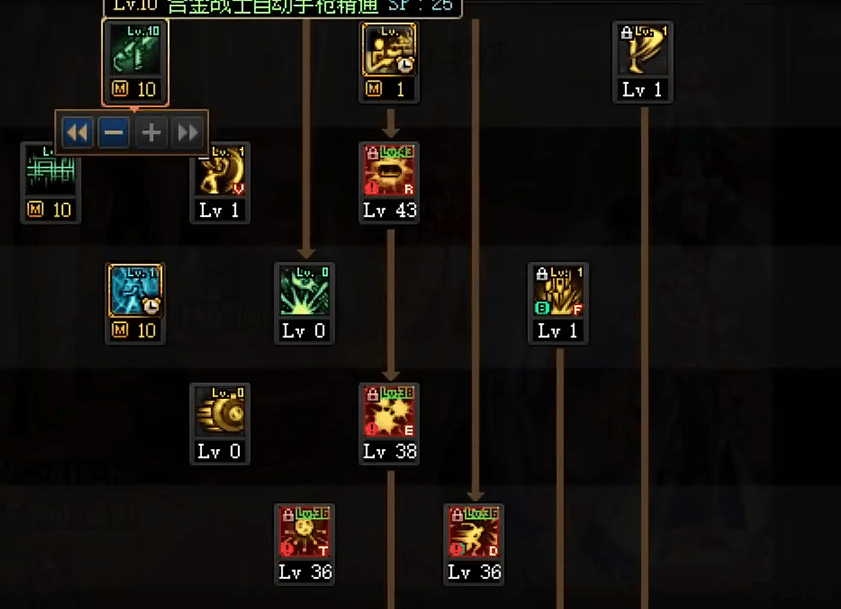Click the double left arrow minimum button
841x609 pixels.
[x=77, y=132]
